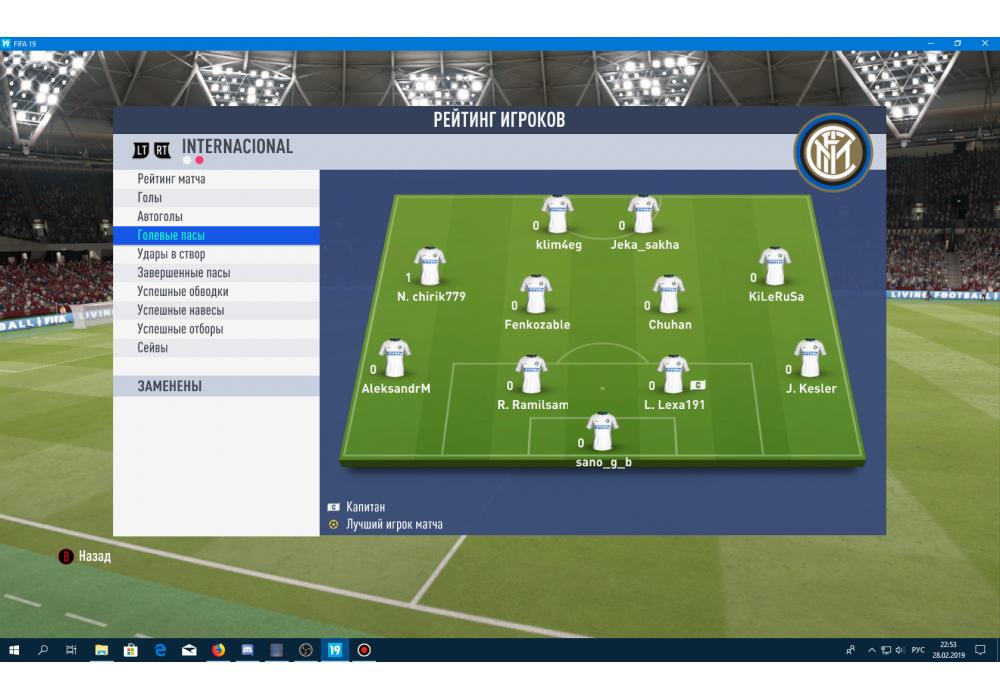
Task: Show the Удары в створ stat
Action: pos(171,255)
